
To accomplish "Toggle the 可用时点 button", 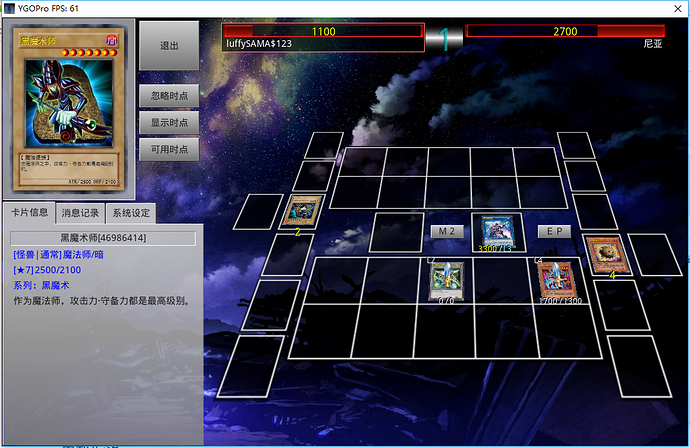I will tap(169, 149).
